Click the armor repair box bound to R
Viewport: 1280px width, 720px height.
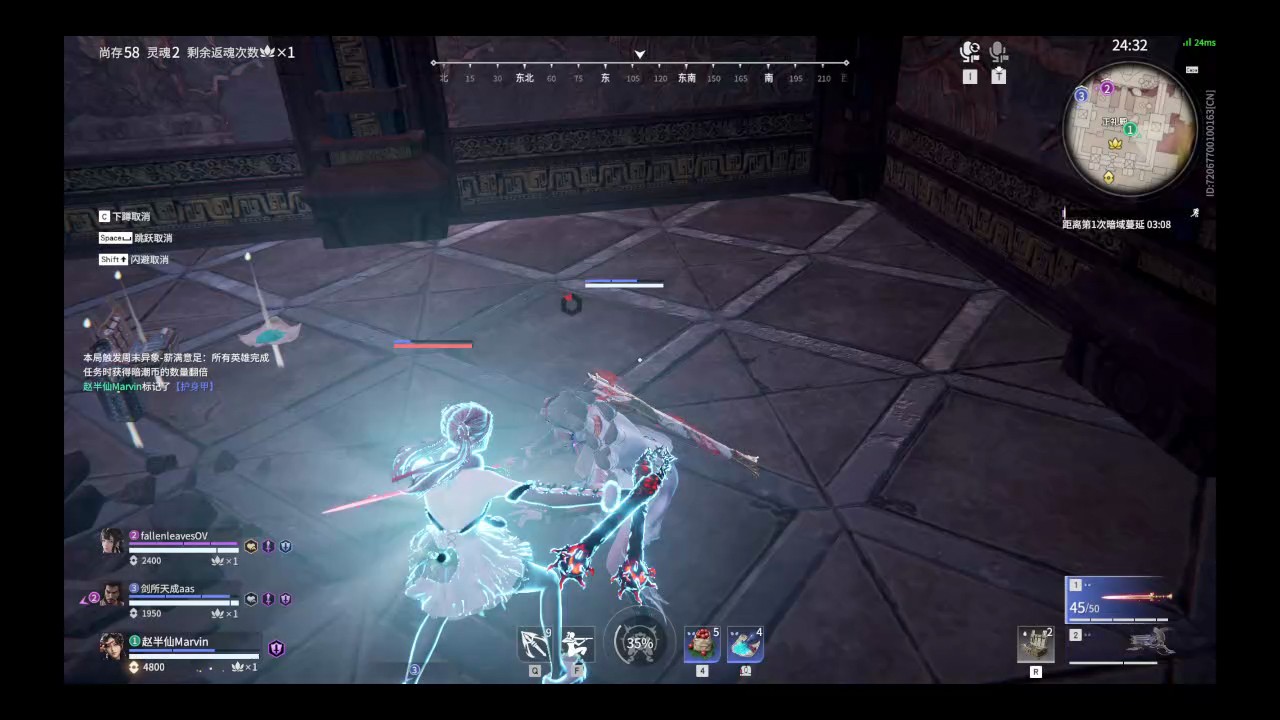[x=1035, y=644]
